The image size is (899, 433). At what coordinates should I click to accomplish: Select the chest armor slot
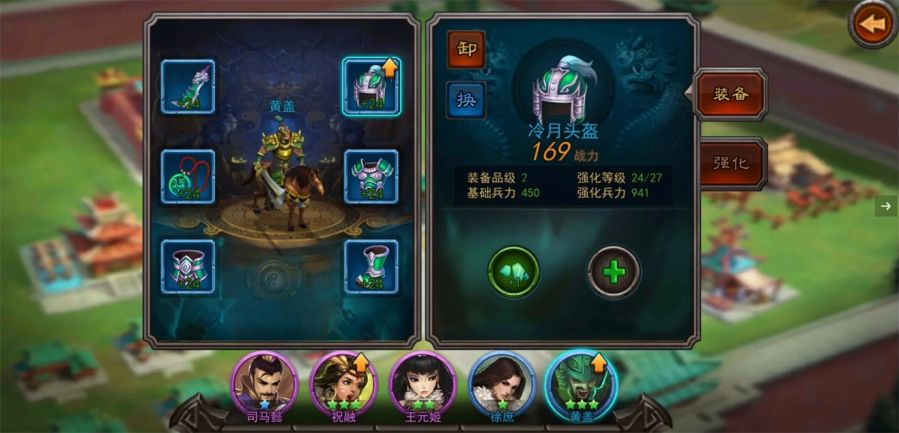pos(371,177)
